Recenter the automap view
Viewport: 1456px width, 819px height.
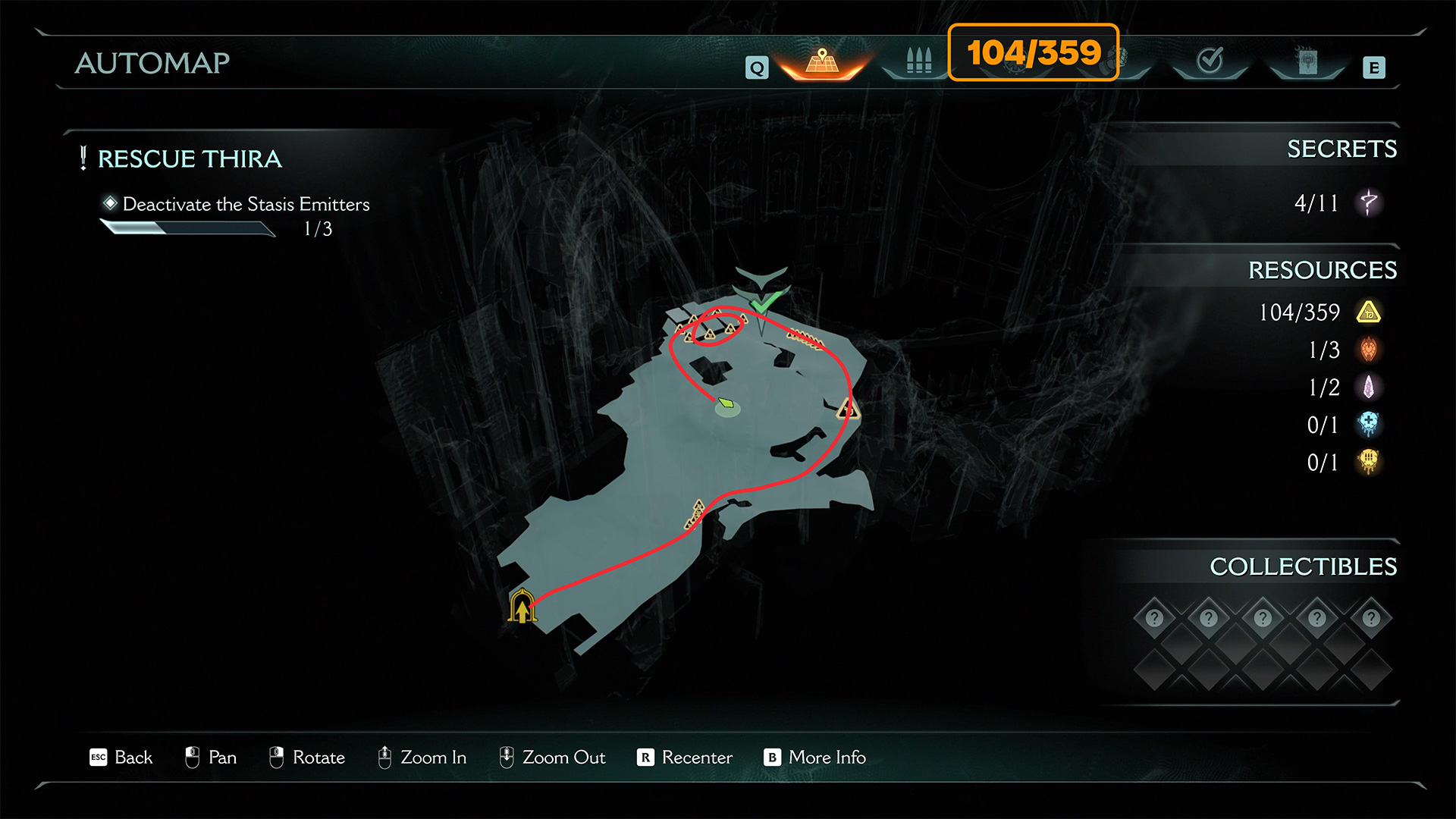685,757
